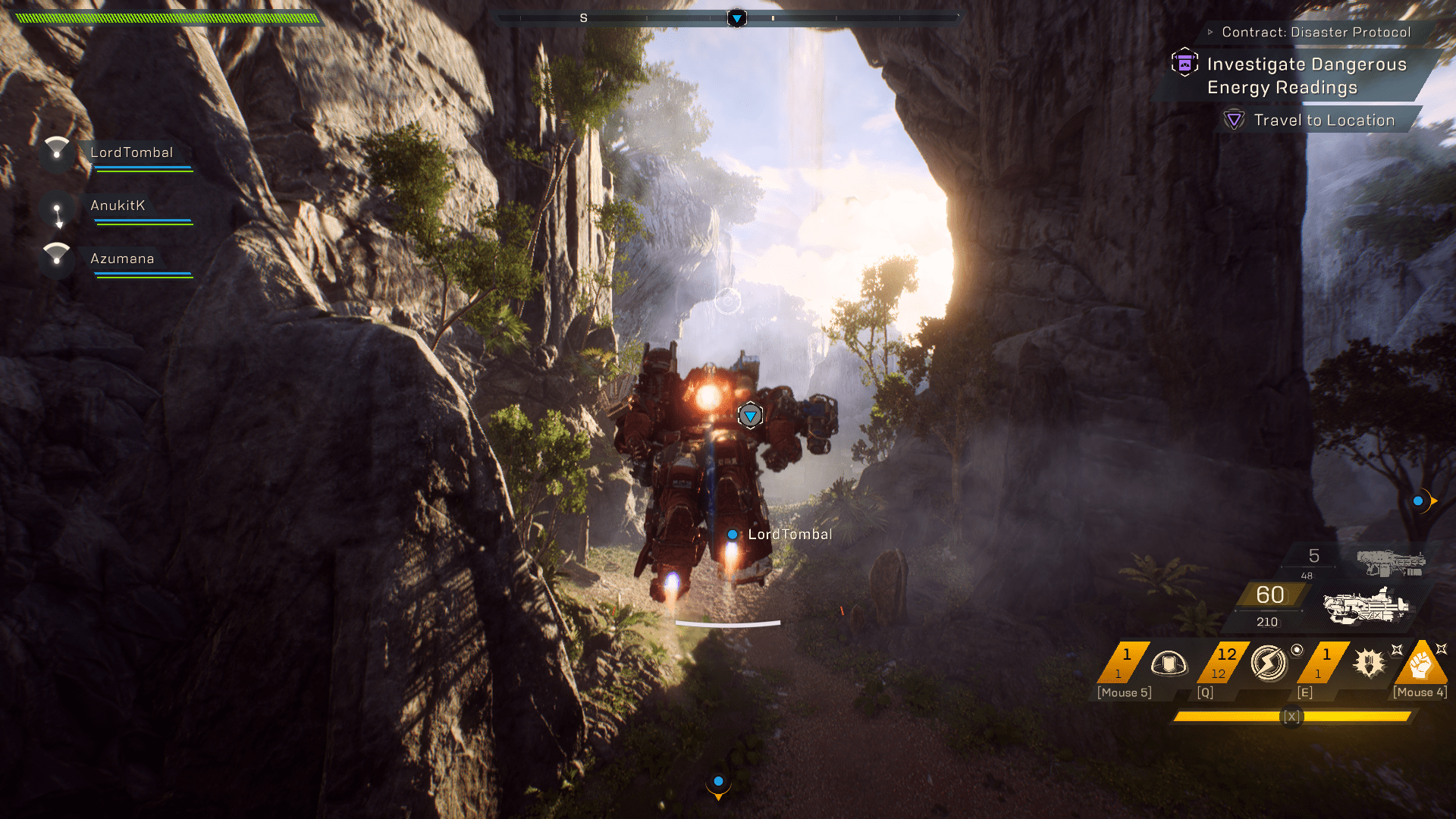This screenshot has height=819, width=1456.
Task: Open the Investigate Dangerous Energy Readings objective
Action: coord(1306,76)
